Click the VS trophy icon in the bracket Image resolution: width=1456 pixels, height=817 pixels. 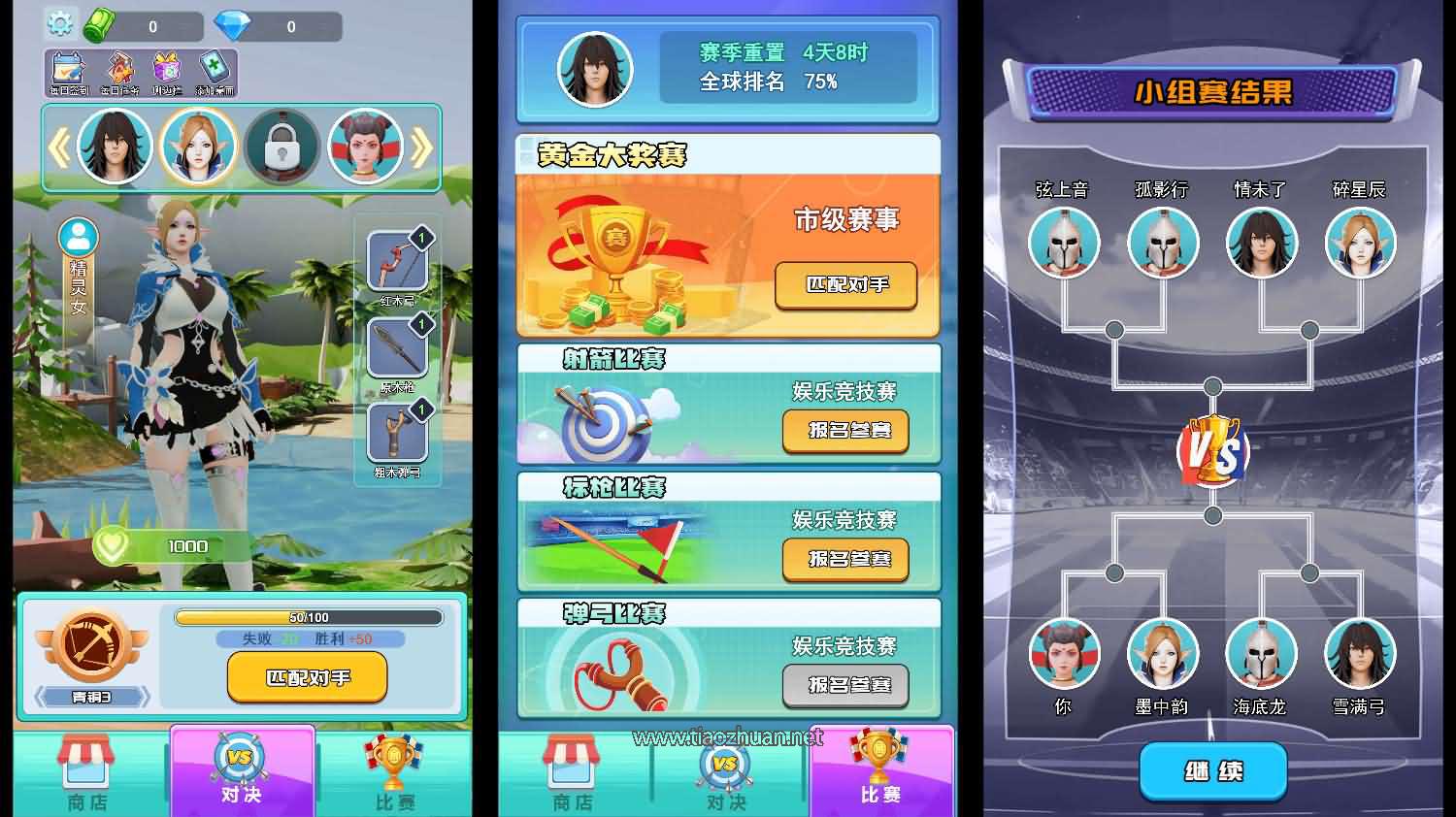click(1211, 451)
